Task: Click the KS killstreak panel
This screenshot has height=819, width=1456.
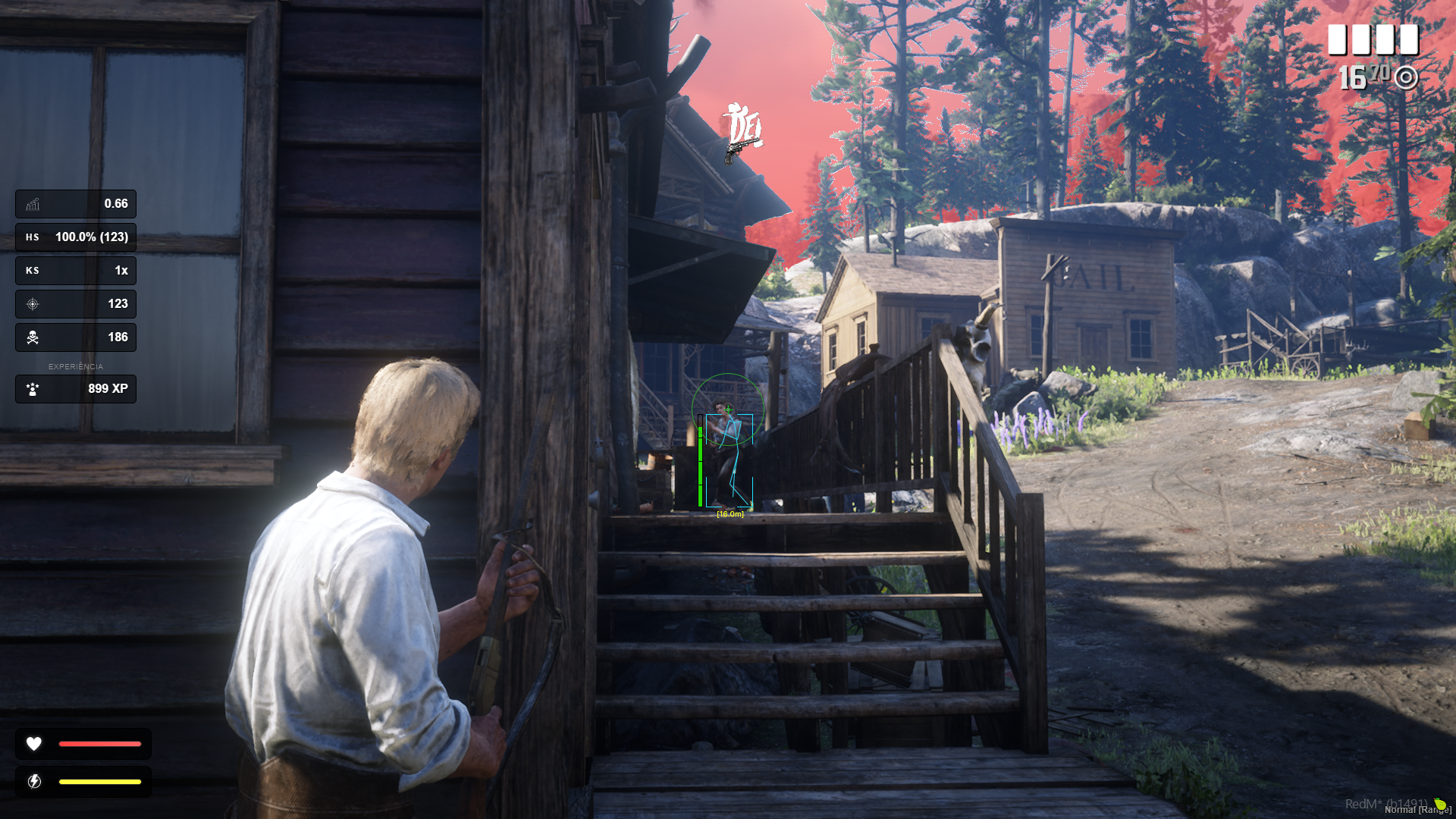Action: click(x=76, y=271)
